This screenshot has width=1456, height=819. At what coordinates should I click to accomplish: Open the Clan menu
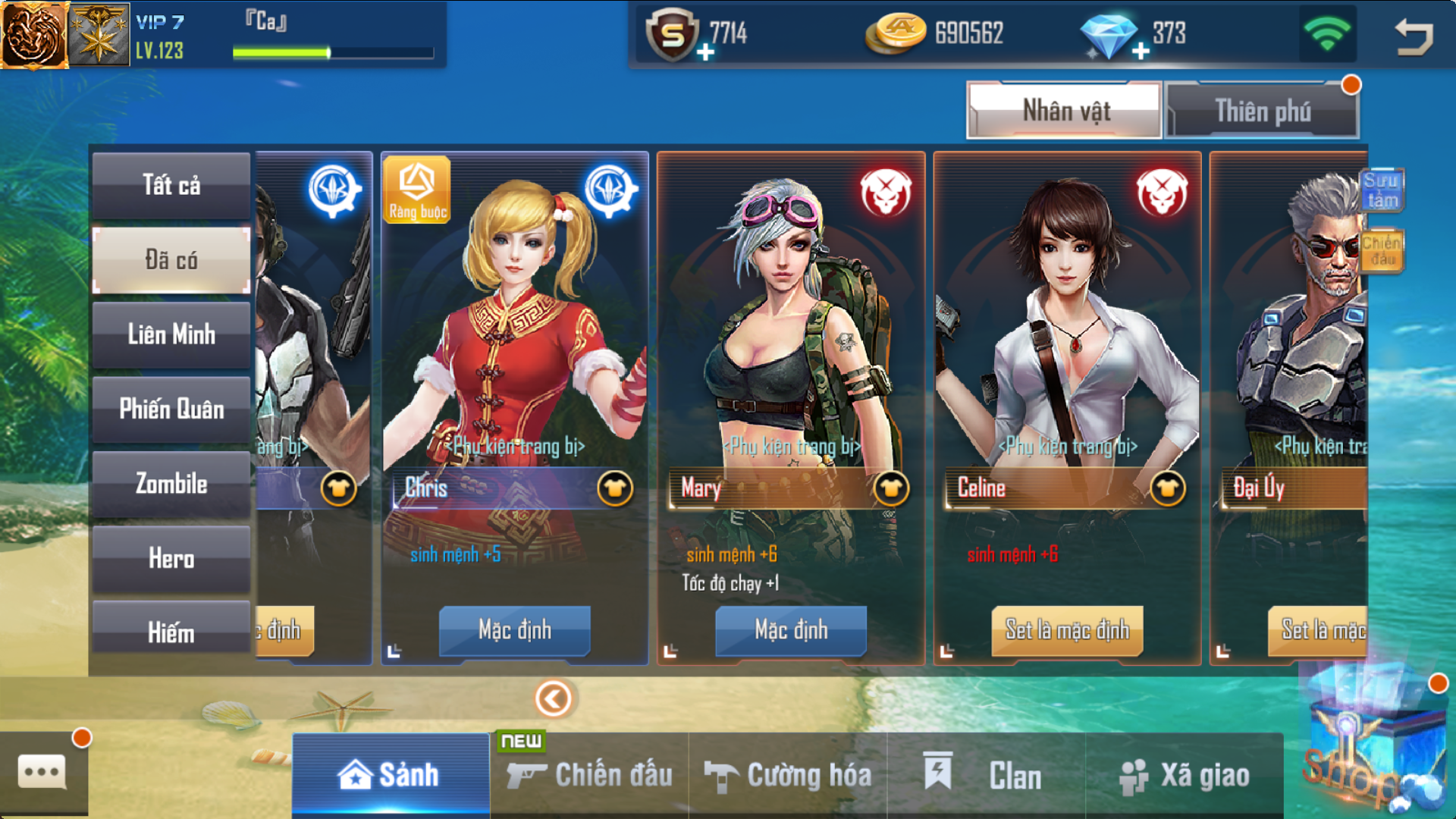[x=986, y=775]
